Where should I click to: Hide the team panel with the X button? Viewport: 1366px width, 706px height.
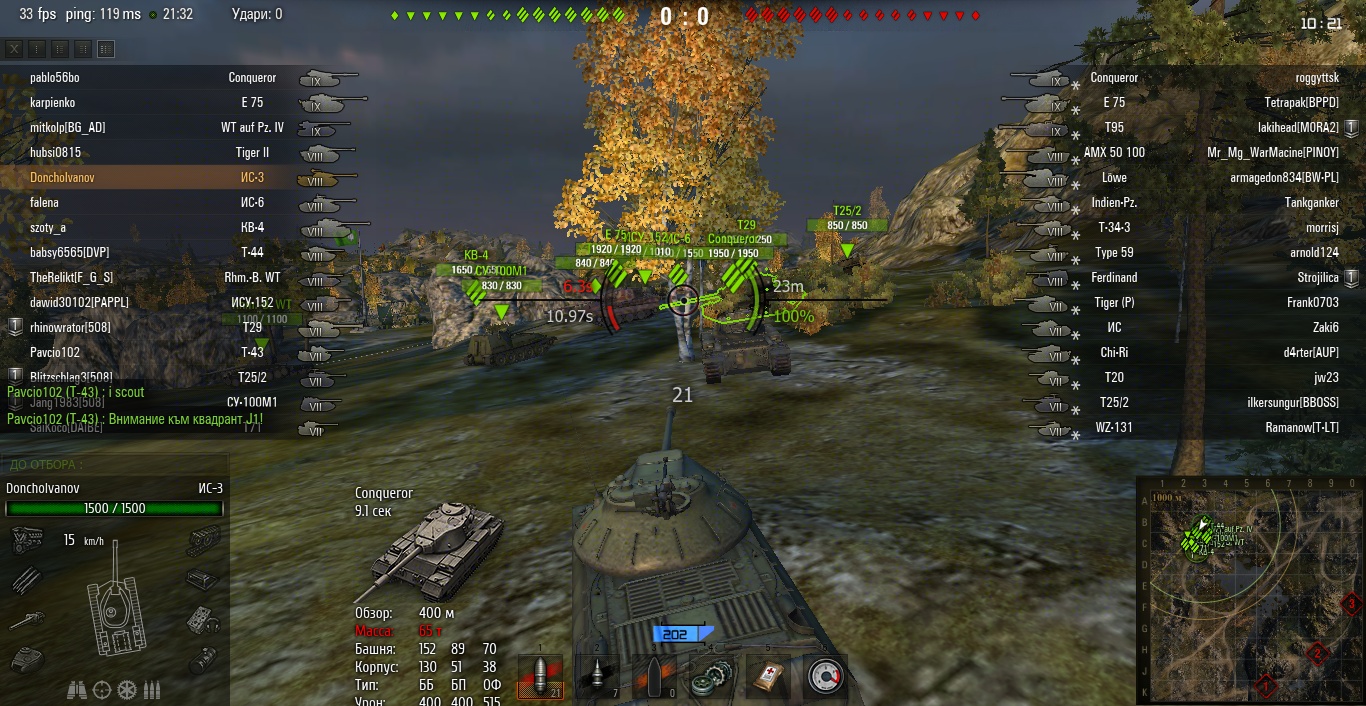tap(14, 49)
